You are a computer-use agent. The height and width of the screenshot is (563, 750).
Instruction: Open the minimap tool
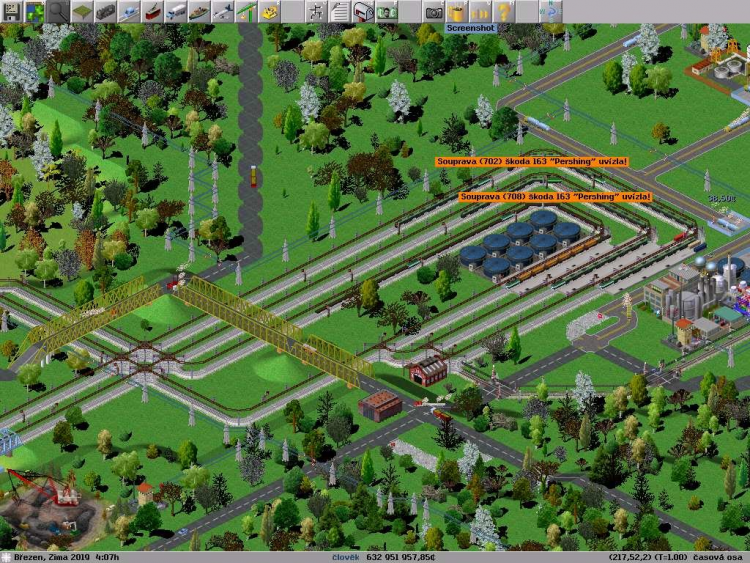click(x=35, y=11)
